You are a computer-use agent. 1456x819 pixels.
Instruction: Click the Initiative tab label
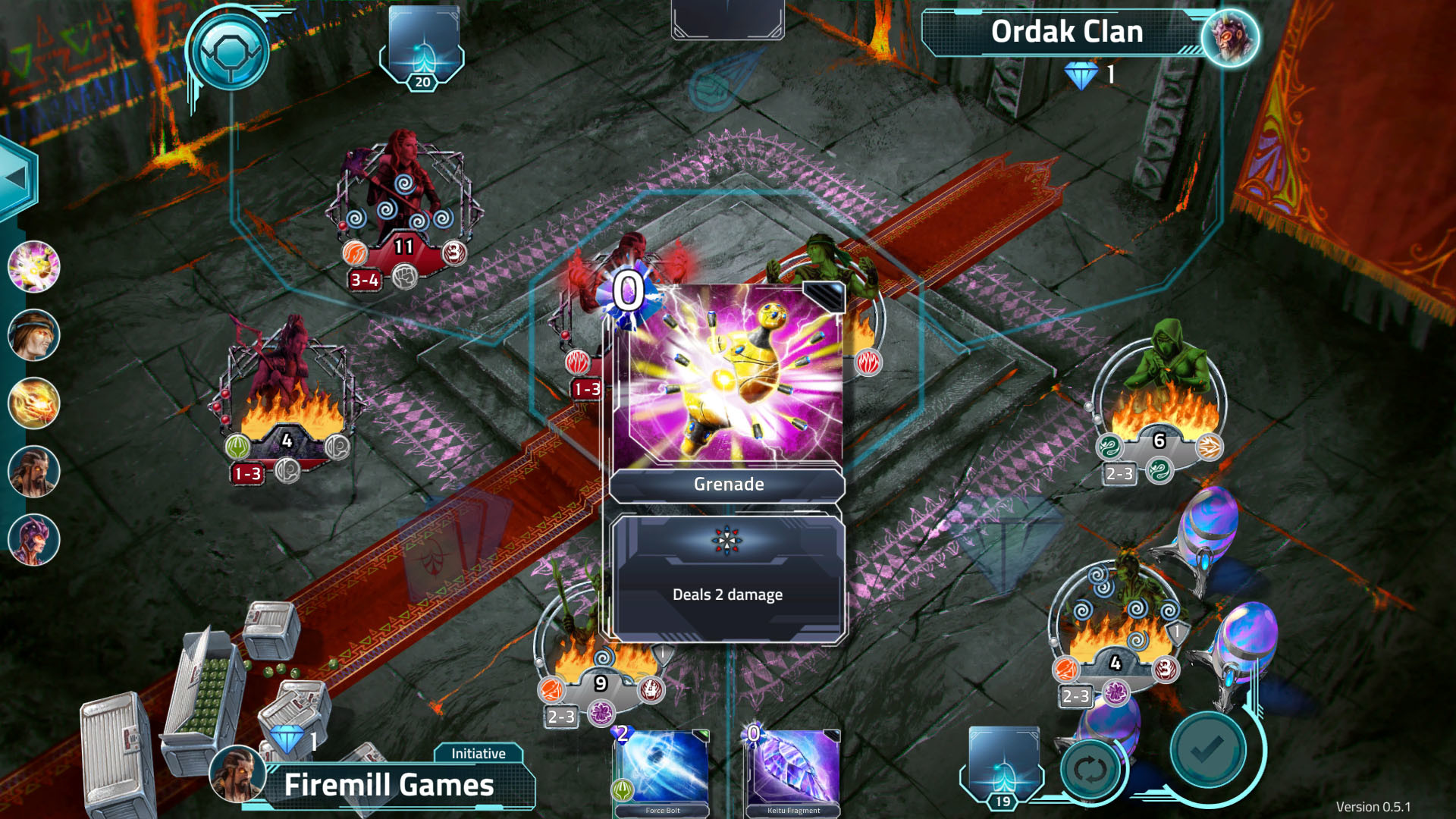tap(479, 753)
